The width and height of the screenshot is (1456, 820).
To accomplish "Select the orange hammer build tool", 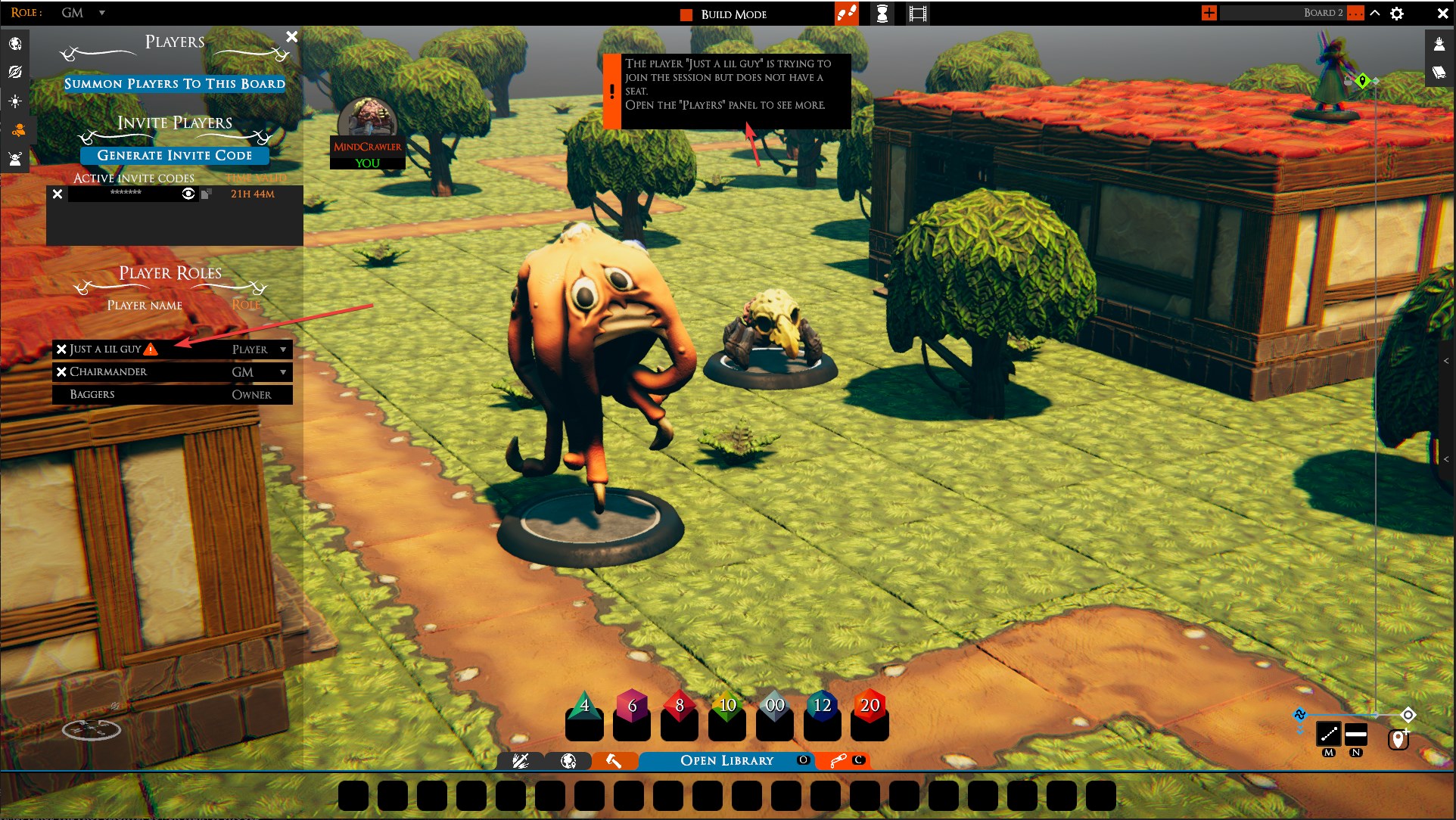I will (614, 760).
